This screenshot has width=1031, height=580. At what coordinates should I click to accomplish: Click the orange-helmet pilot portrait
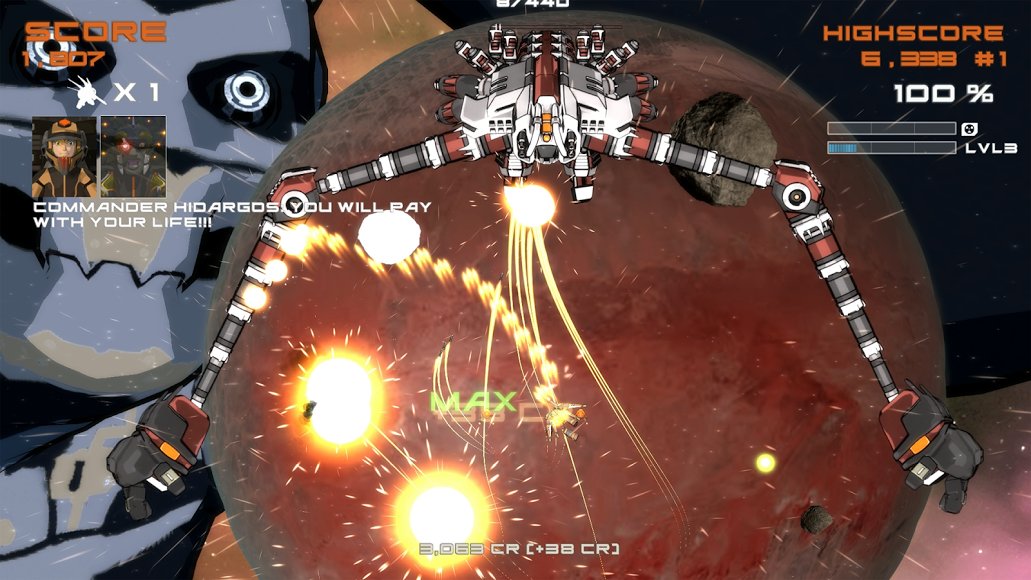click(64, 157)
